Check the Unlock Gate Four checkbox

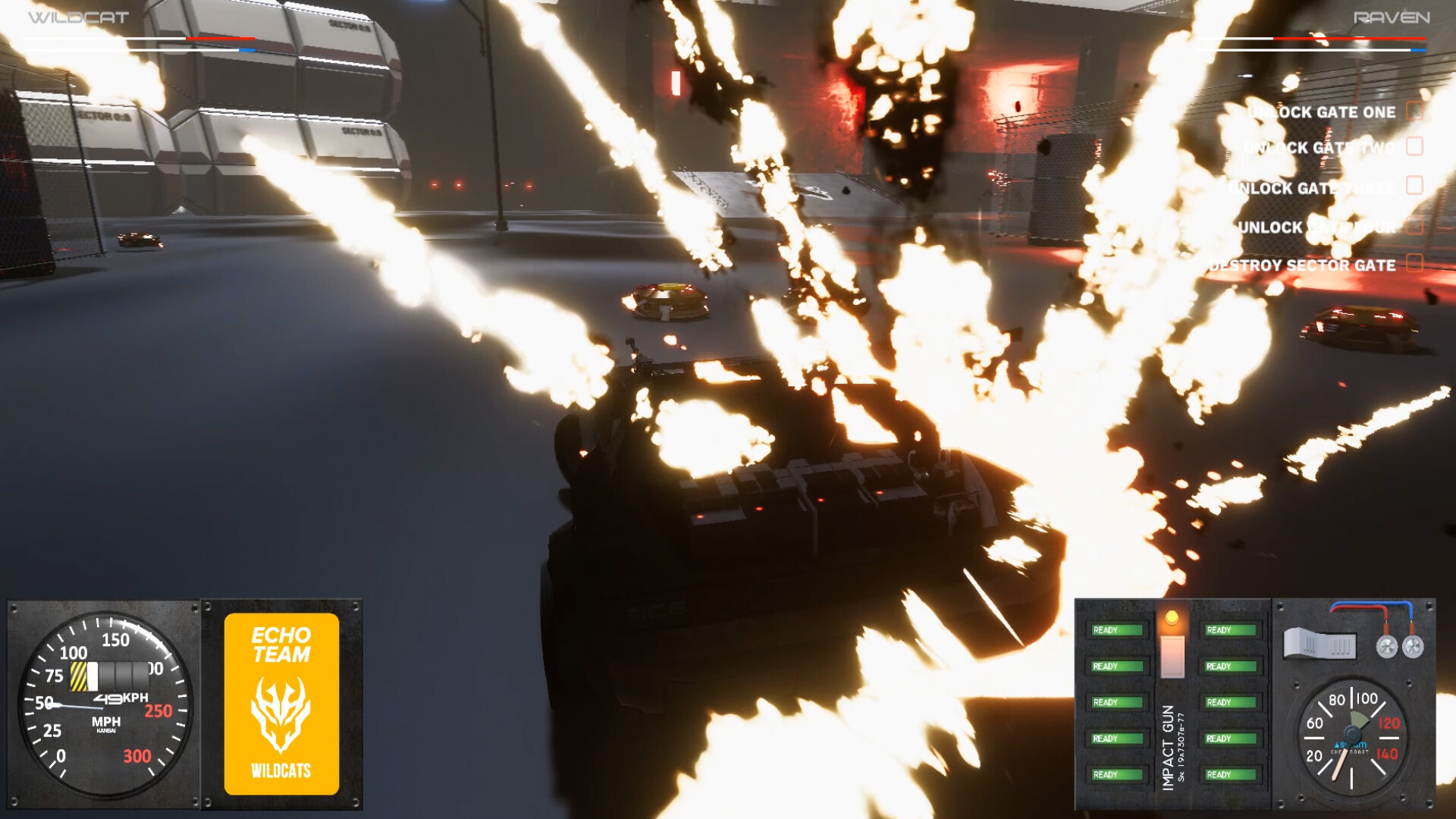(1414, 224)
